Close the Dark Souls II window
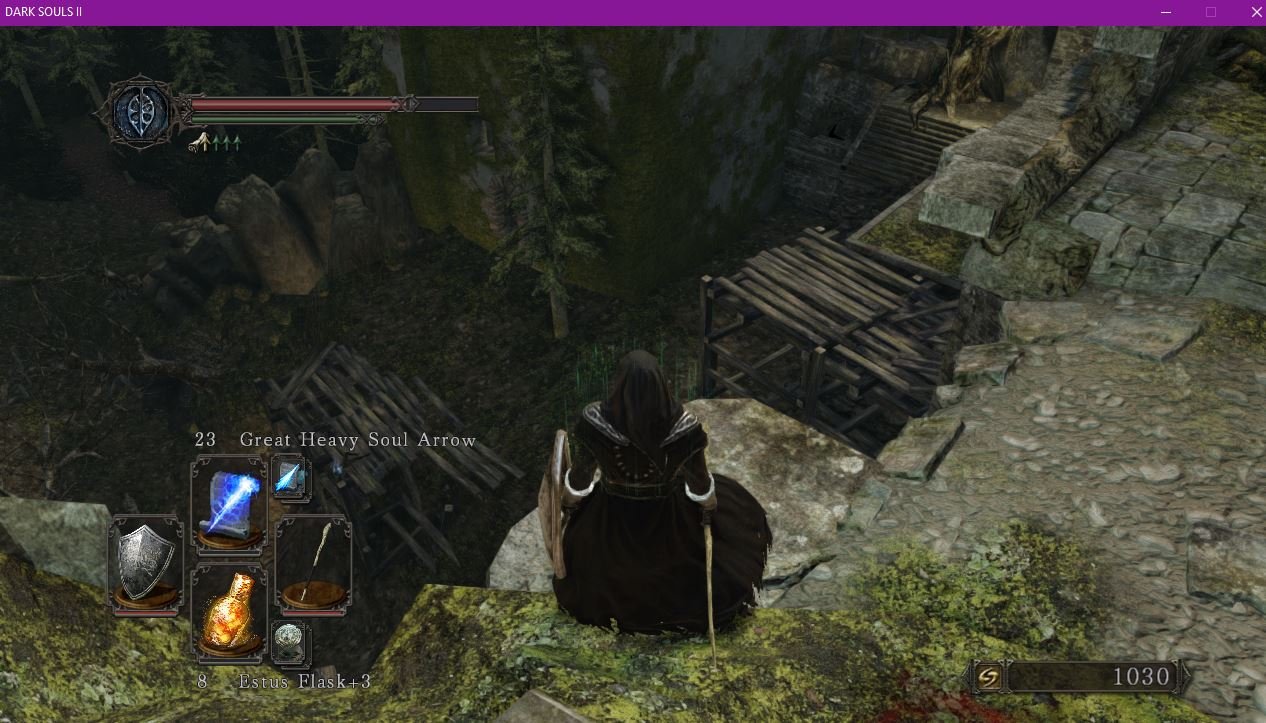1266x723 pixels. (x=1257, y=12)
